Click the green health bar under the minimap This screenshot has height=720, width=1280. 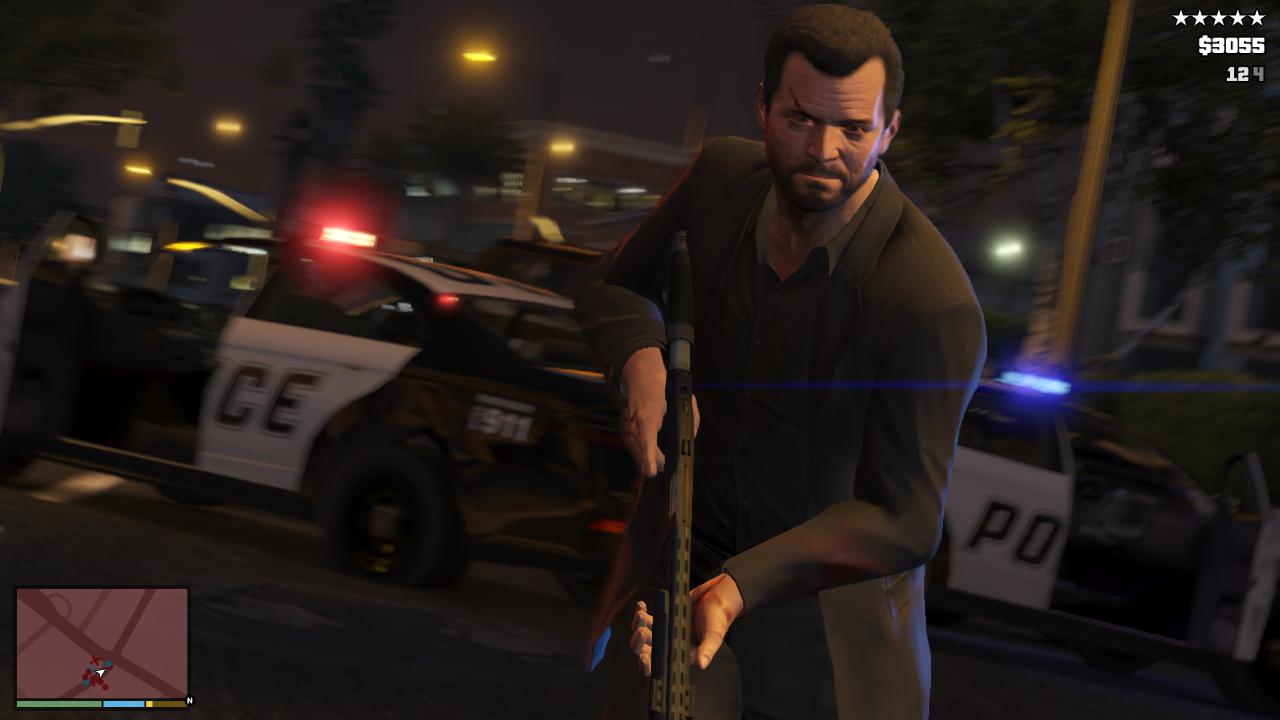click(x=59, y=704)
